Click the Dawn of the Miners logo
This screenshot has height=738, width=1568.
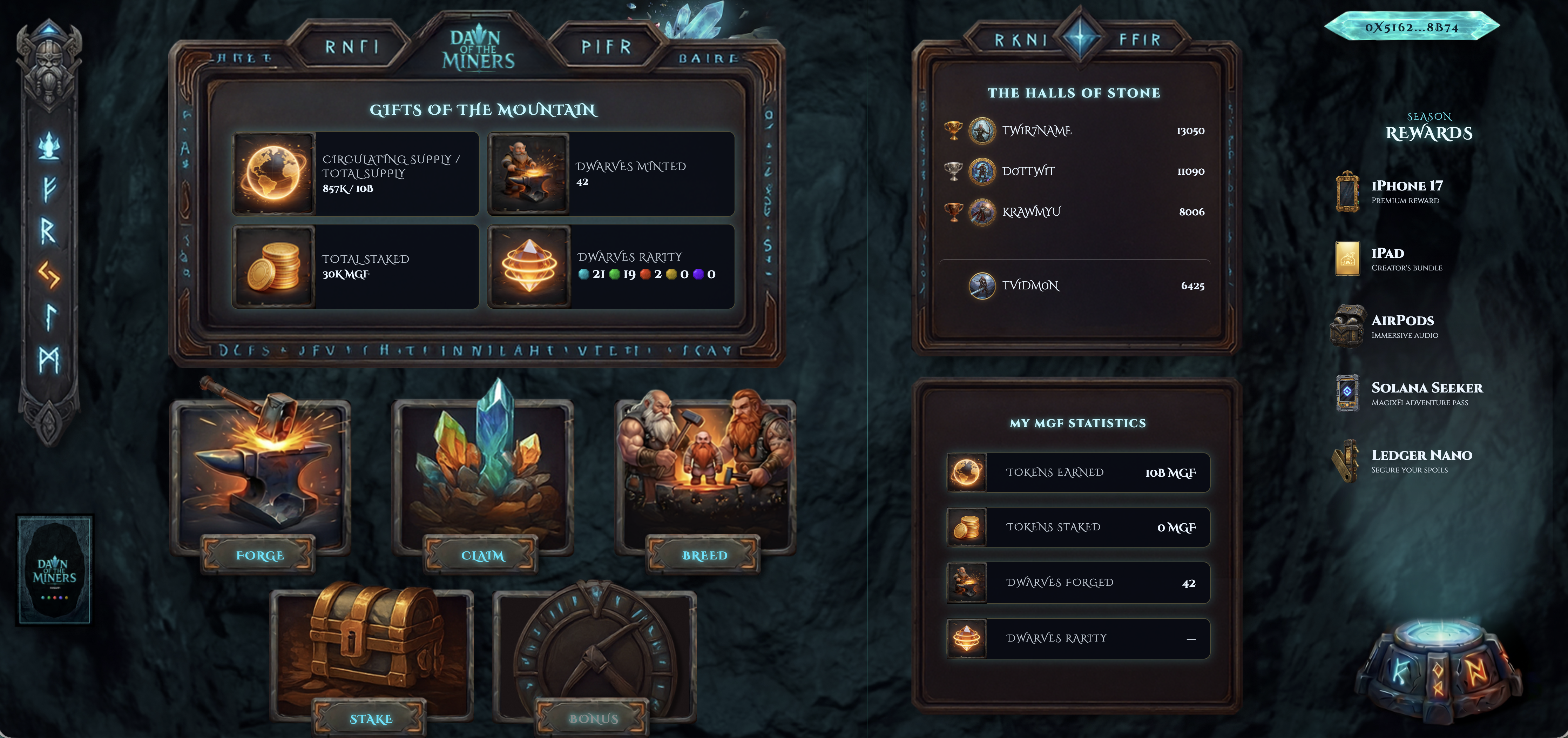pyautogui.click(x=478, y=49)
